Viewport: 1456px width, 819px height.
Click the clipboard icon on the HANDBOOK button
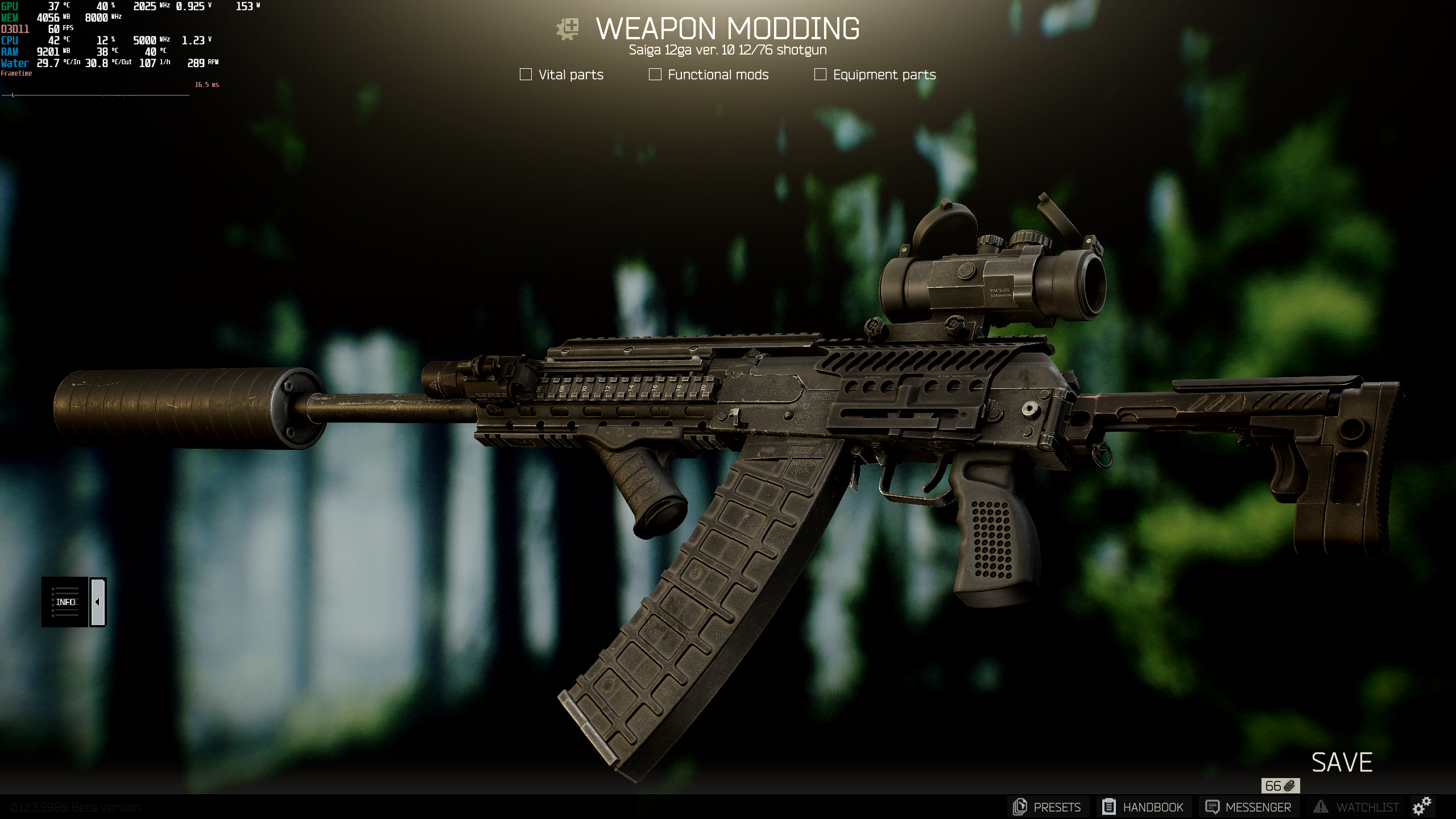click(1110, 807)
